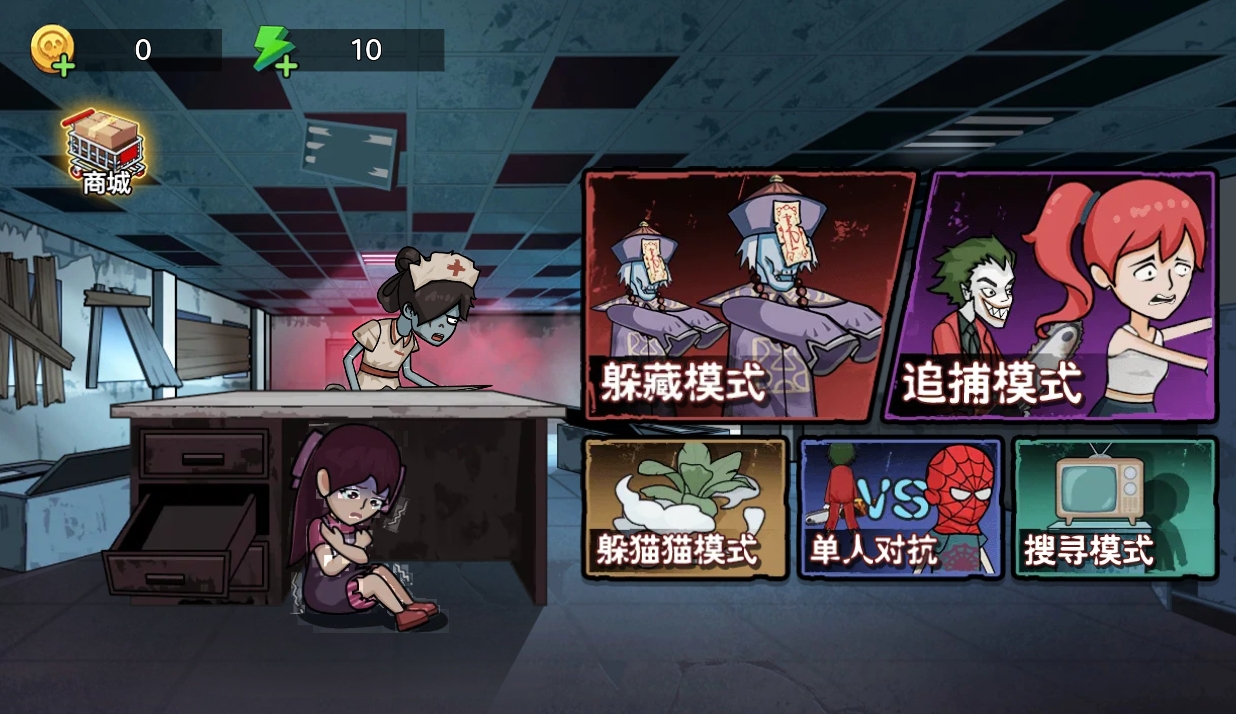
Task: Start 躲猫猫模式 hide-and-seek mode
Action: 685,508
